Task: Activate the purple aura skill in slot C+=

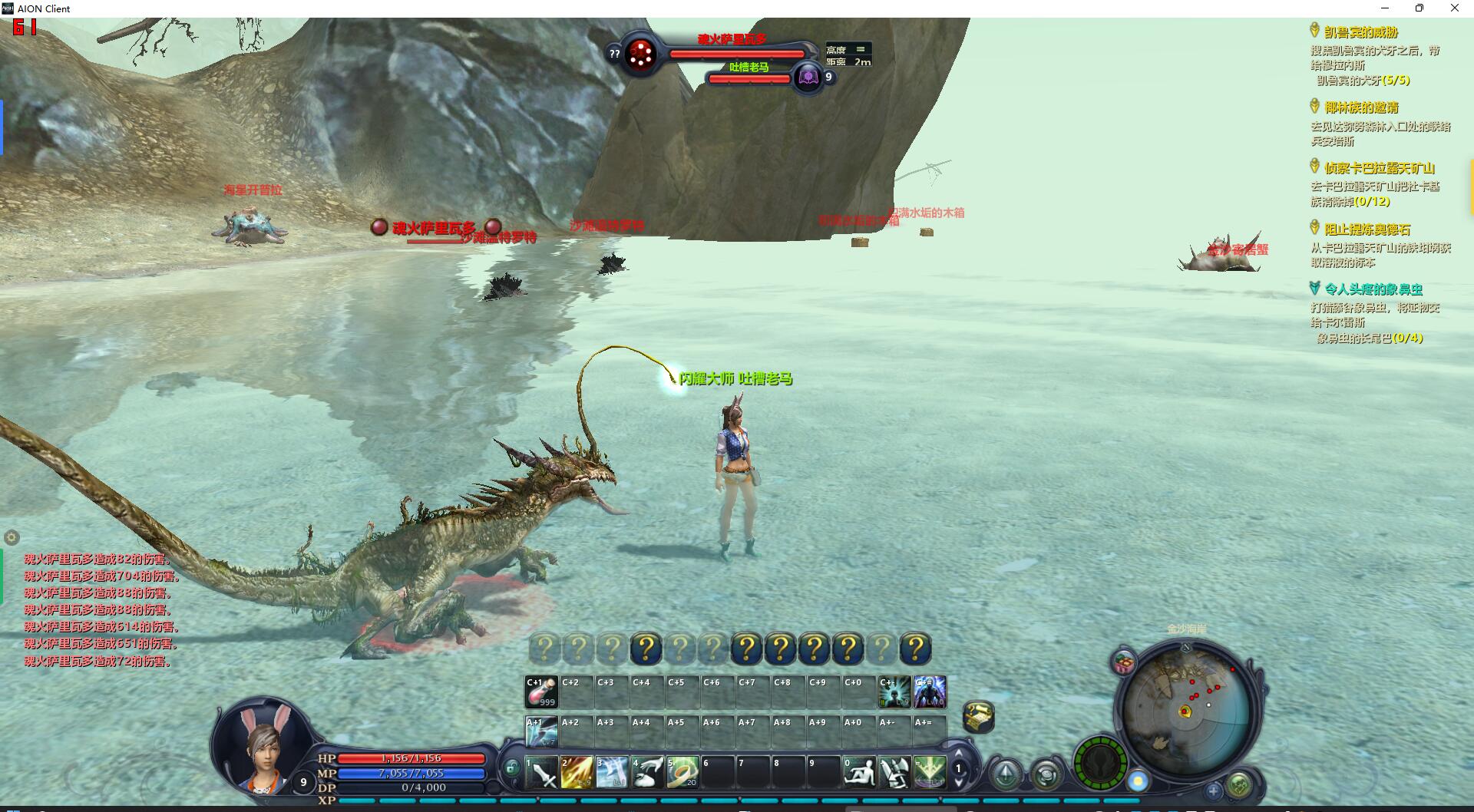Action: (930, 692)
